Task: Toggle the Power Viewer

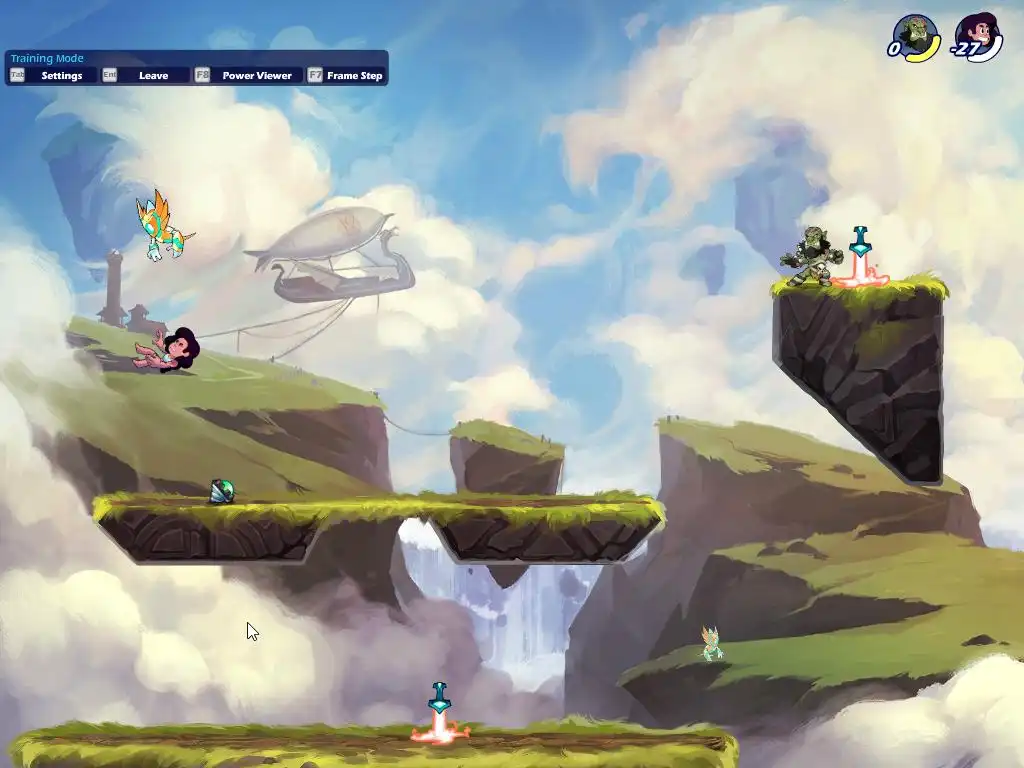Action: click(256, 76)
